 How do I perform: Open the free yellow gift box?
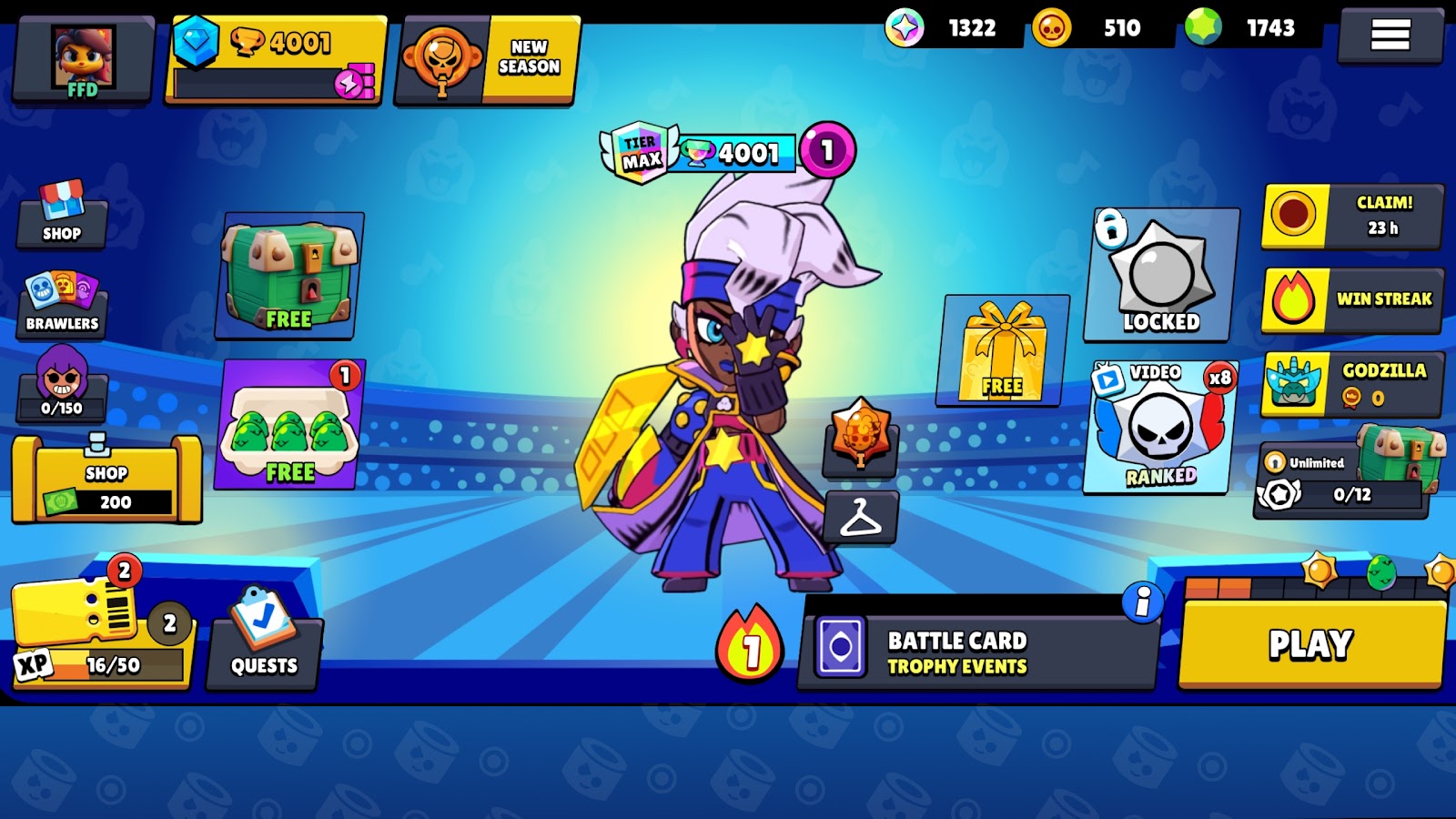pyautogui.click(x=1003, y=350)
